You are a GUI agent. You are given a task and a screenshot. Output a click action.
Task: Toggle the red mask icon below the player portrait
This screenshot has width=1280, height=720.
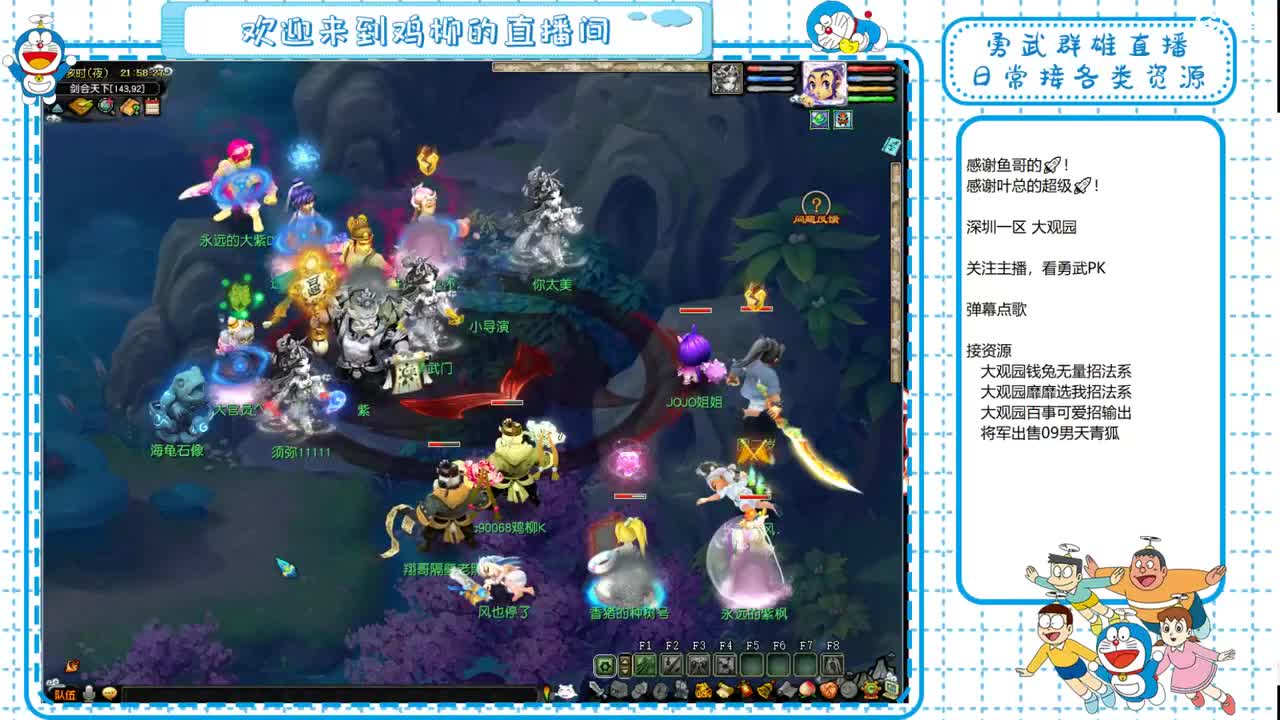(843, 119)
